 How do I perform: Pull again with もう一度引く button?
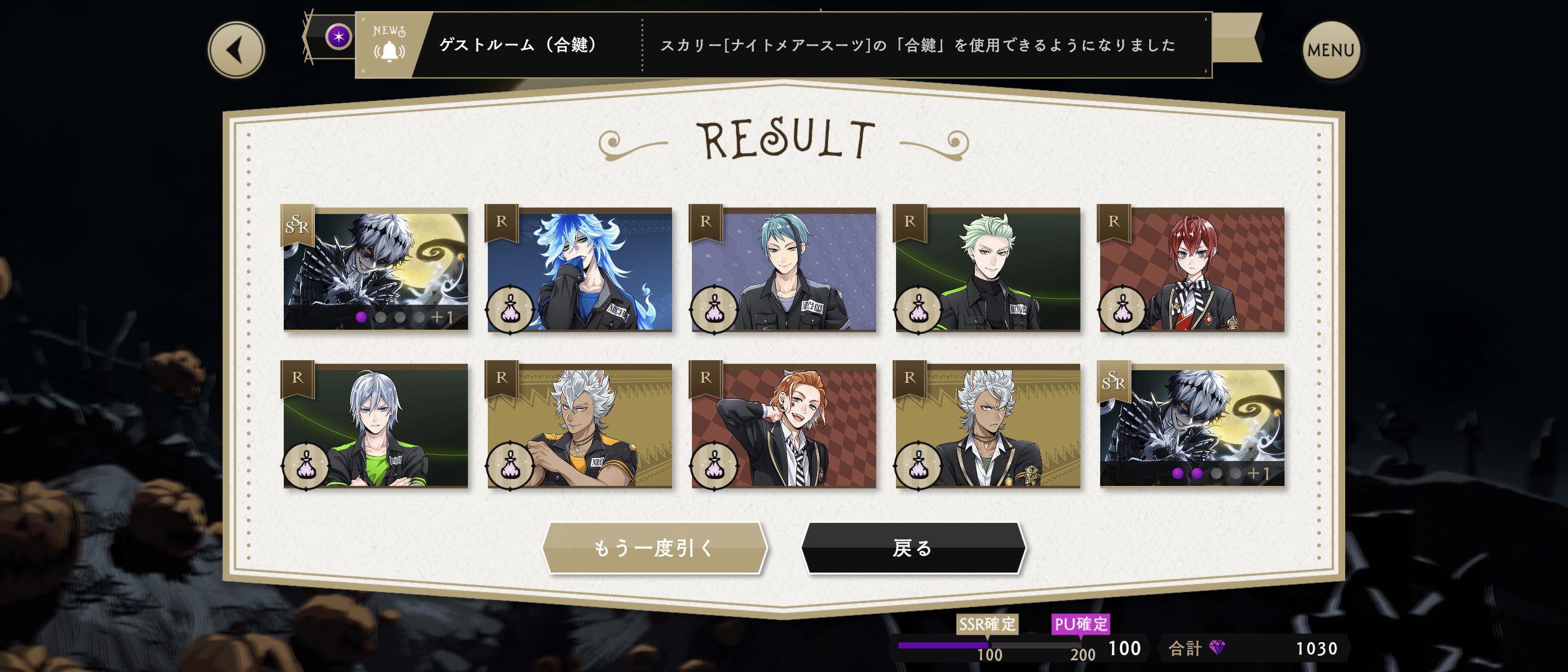coord(655,548)
